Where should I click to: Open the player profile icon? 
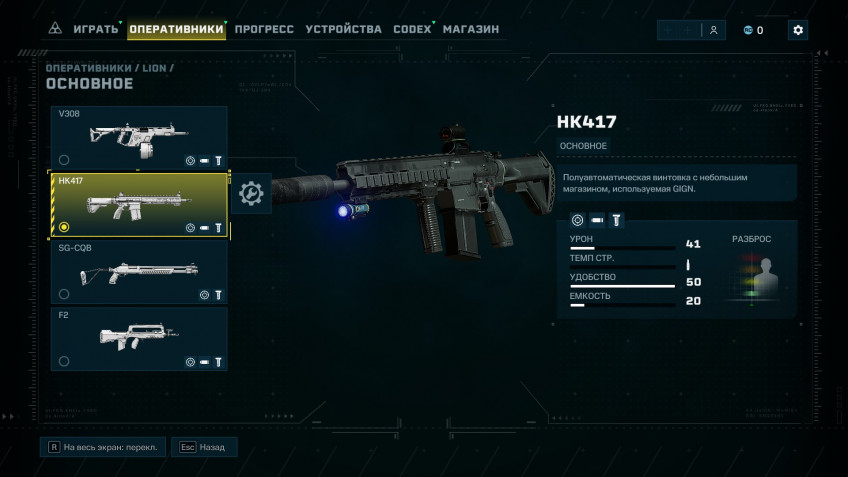(713, 30)
